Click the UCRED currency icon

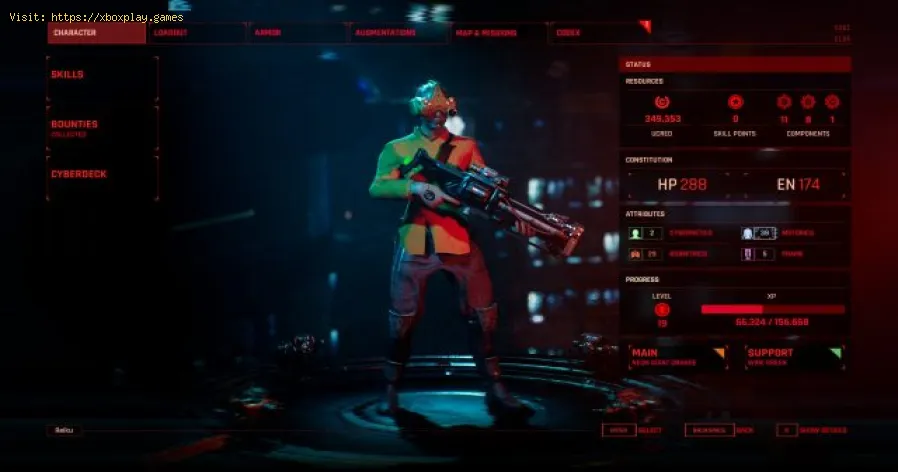661,102
